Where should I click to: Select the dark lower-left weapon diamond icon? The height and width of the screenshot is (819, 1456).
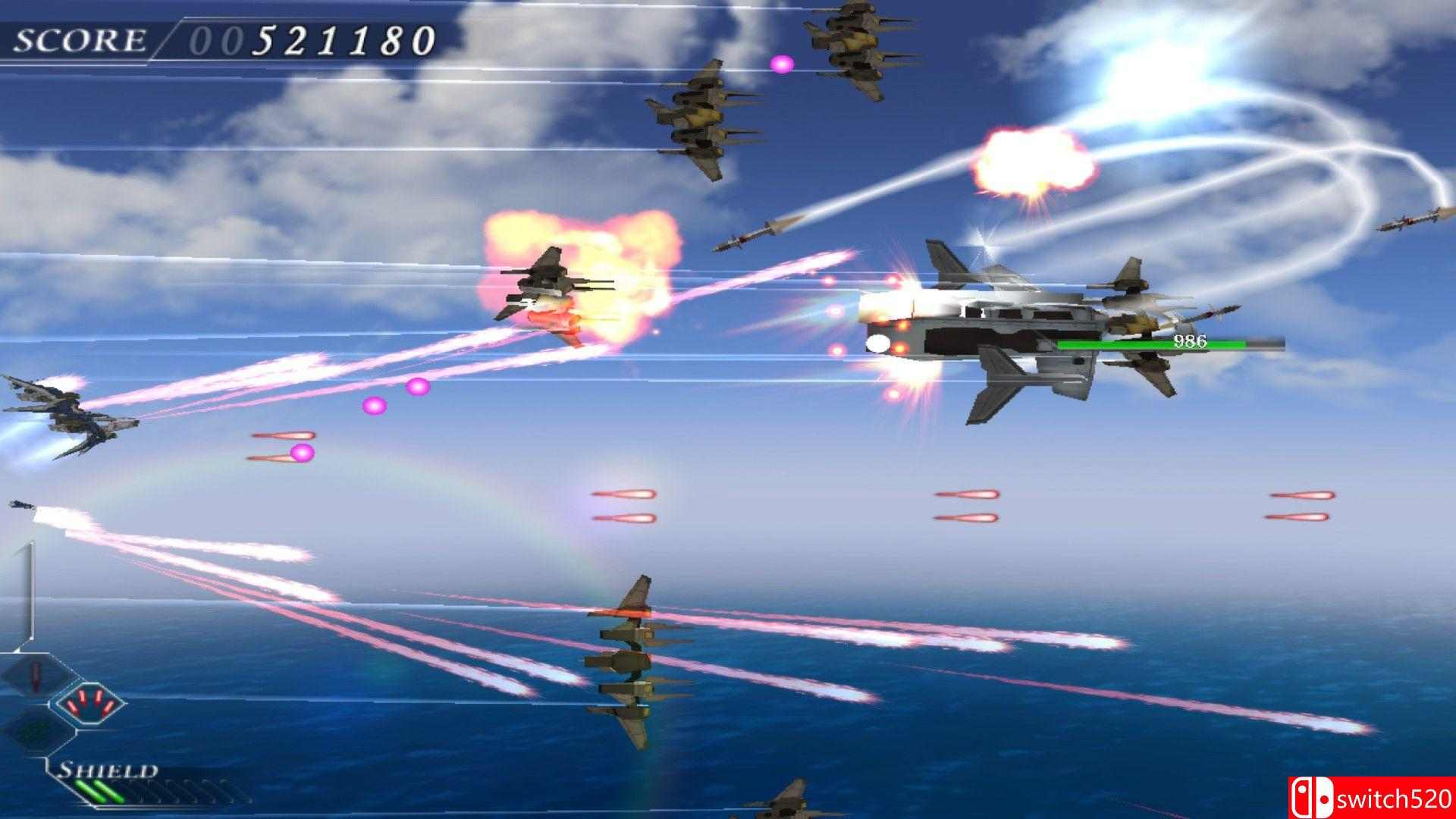(x=30, y=732)
